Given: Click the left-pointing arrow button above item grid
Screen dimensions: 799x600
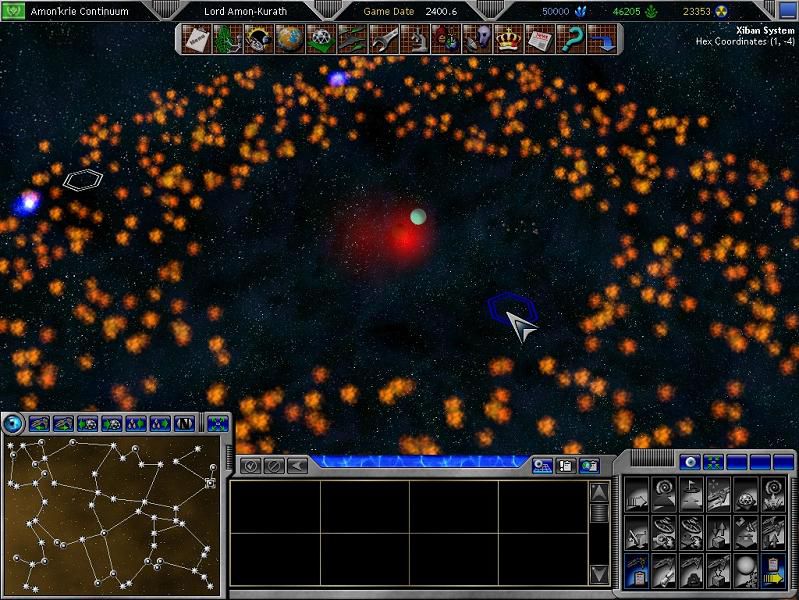Looking at the screenshot, I should pyautogui.click(x=297, y=466).
